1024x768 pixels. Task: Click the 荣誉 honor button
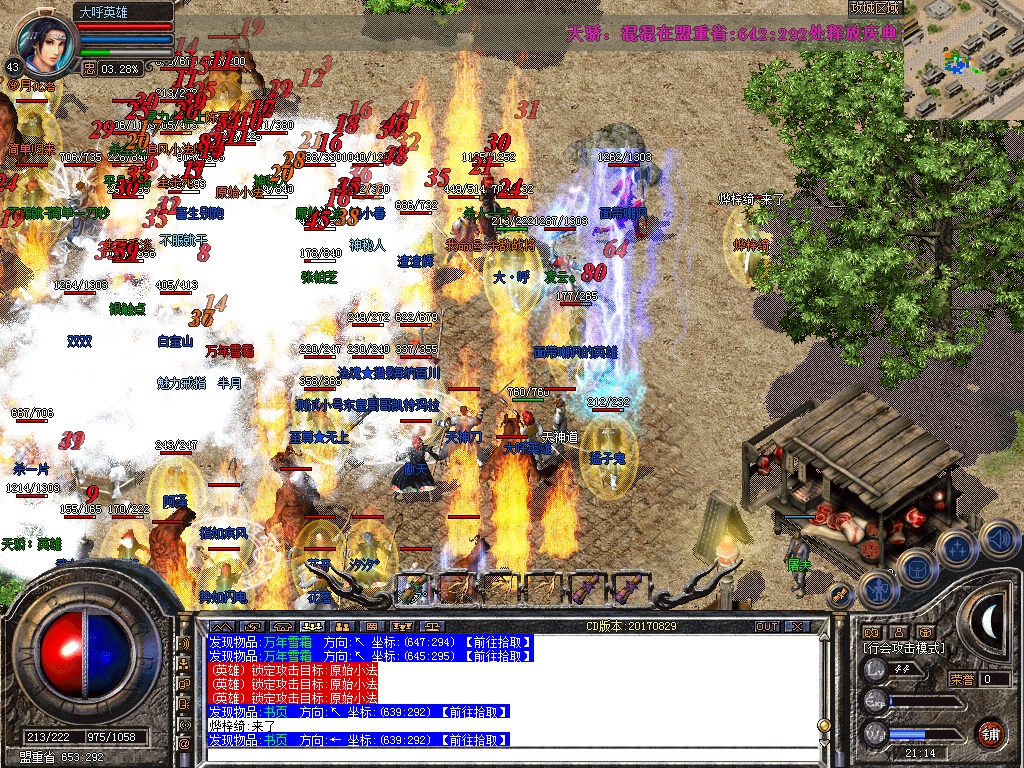click(x=963, y=679)
